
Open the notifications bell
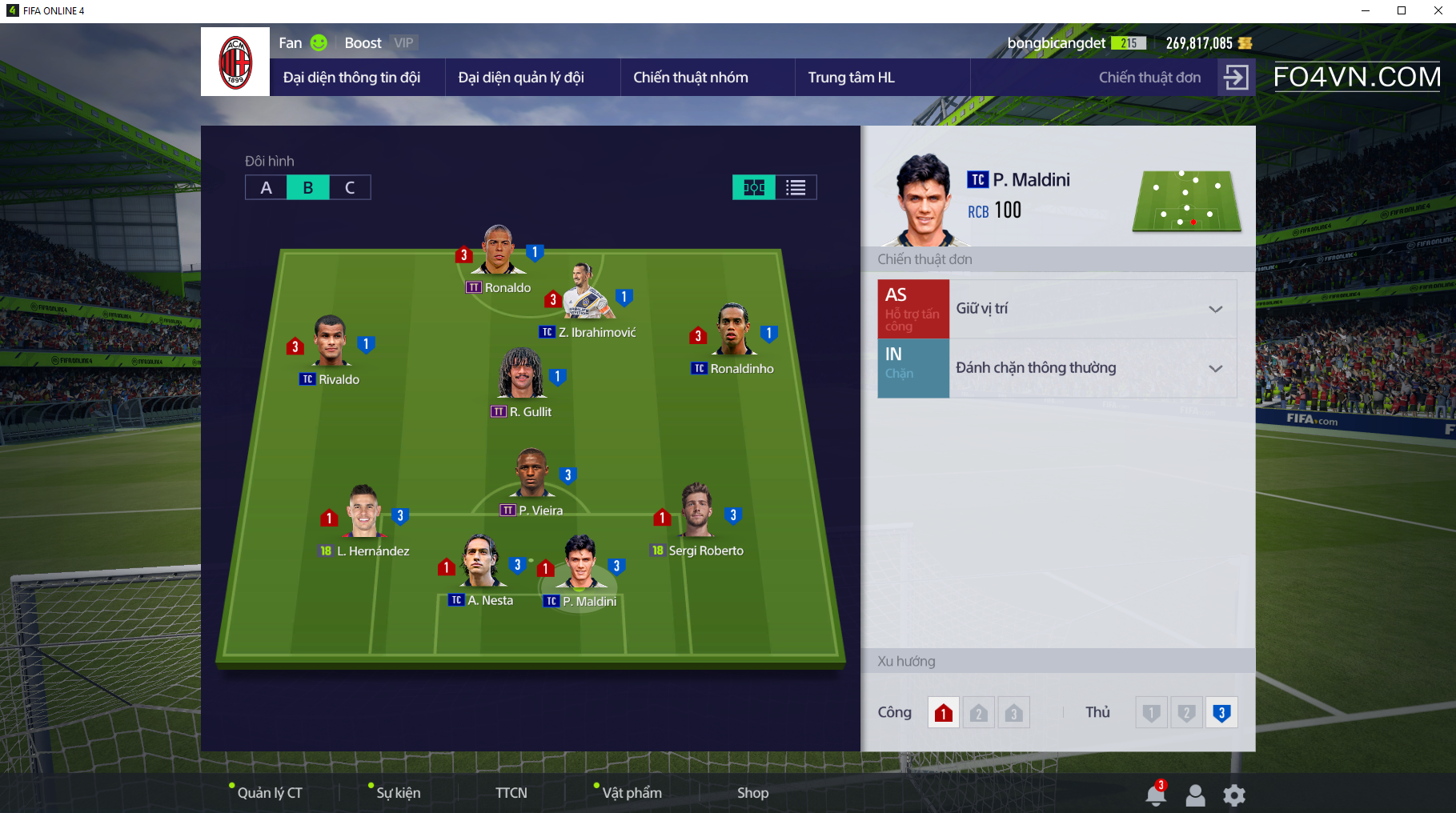click(x=1155, y=795)
